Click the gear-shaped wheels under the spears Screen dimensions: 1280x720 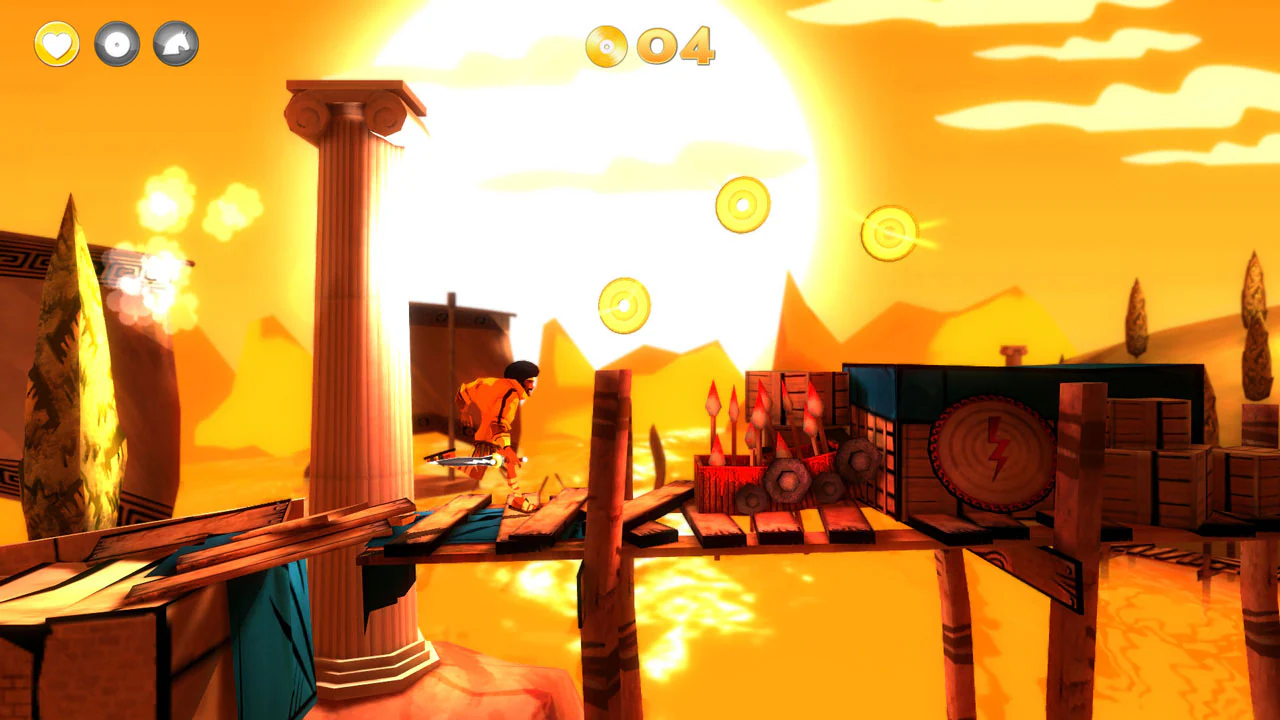click(790, 480)
